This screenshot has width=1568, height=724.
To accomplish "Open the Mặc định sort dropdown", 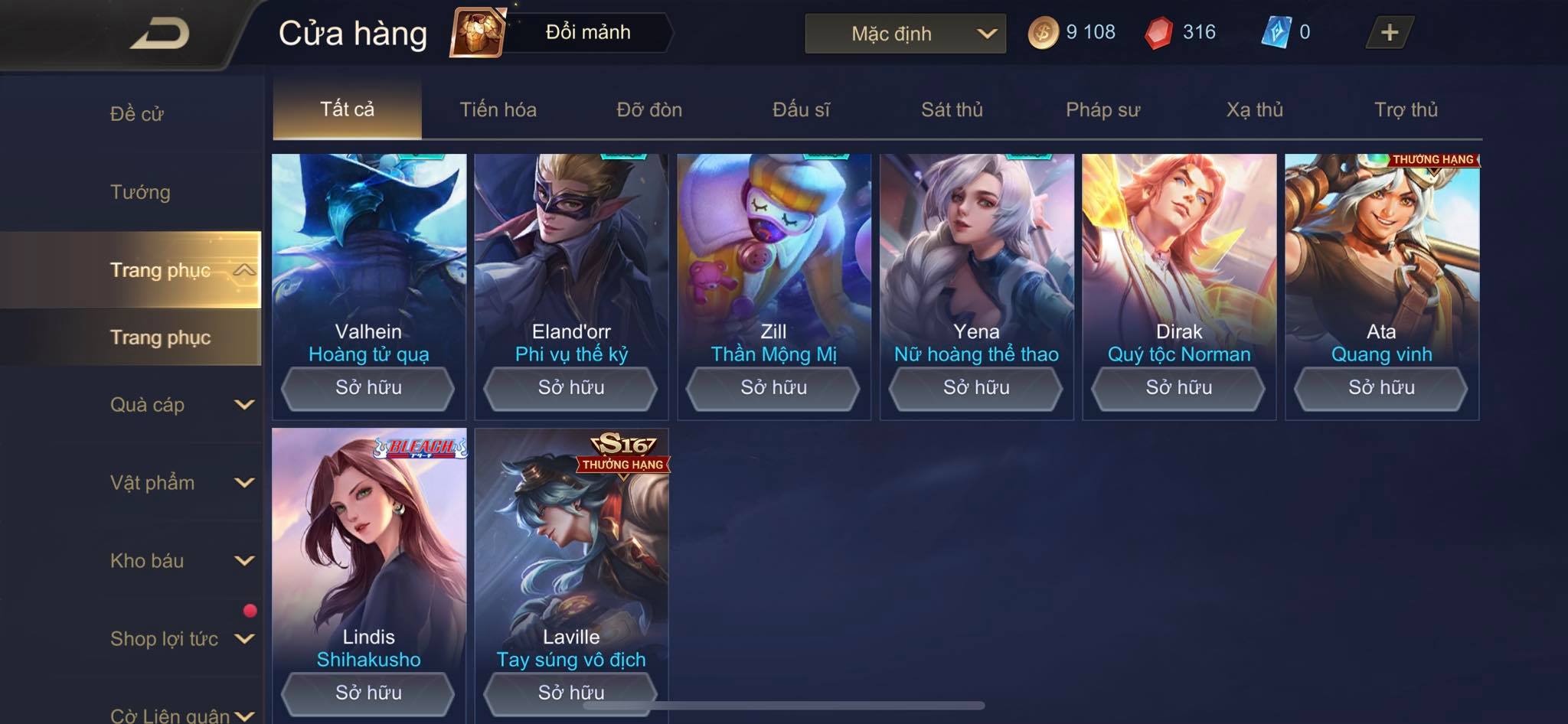I will coord(905,34).
